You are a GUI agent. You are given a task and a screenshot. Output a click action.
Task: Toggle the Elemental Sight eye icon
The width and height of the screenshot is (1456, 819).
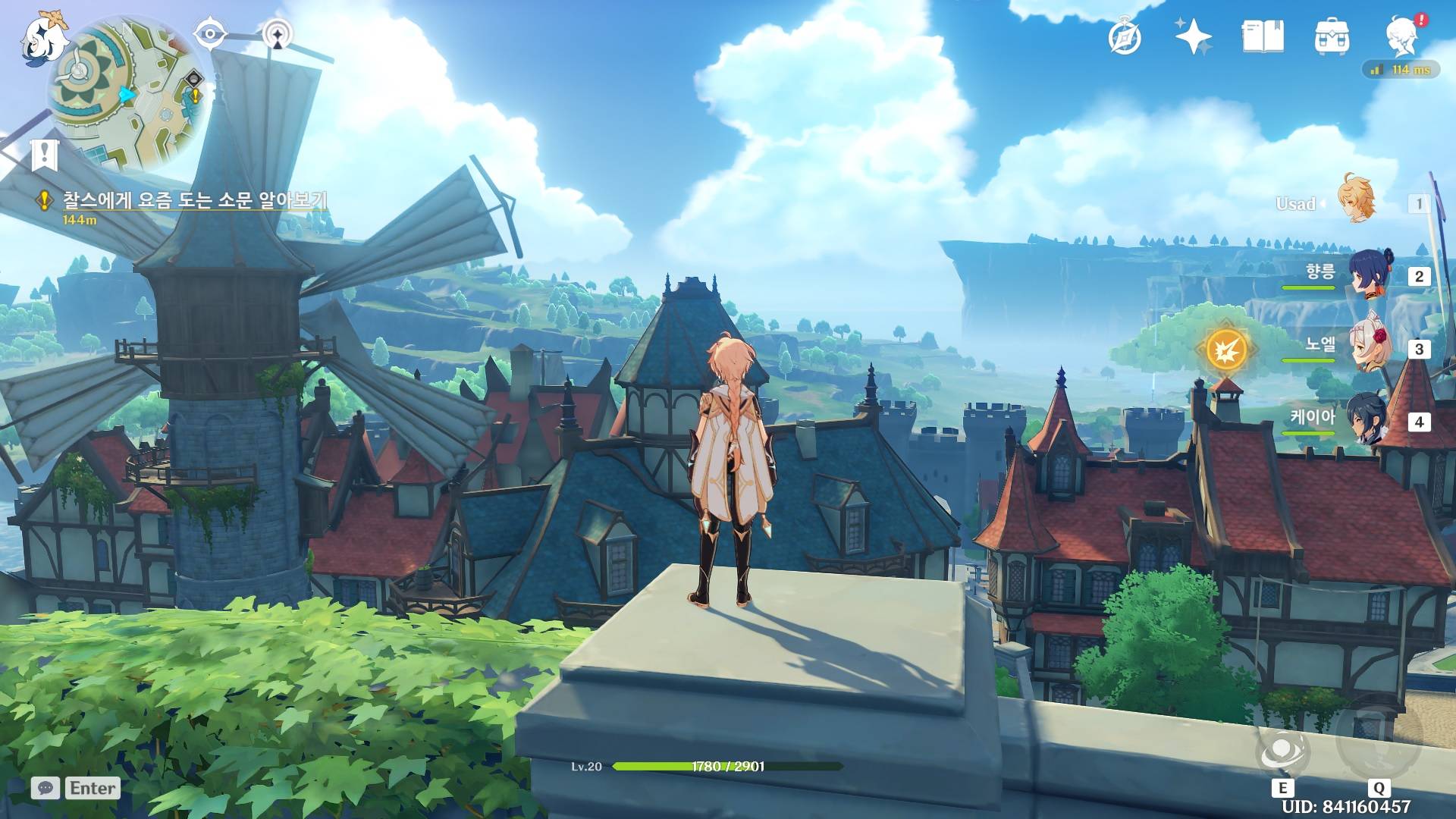[210, 34]
